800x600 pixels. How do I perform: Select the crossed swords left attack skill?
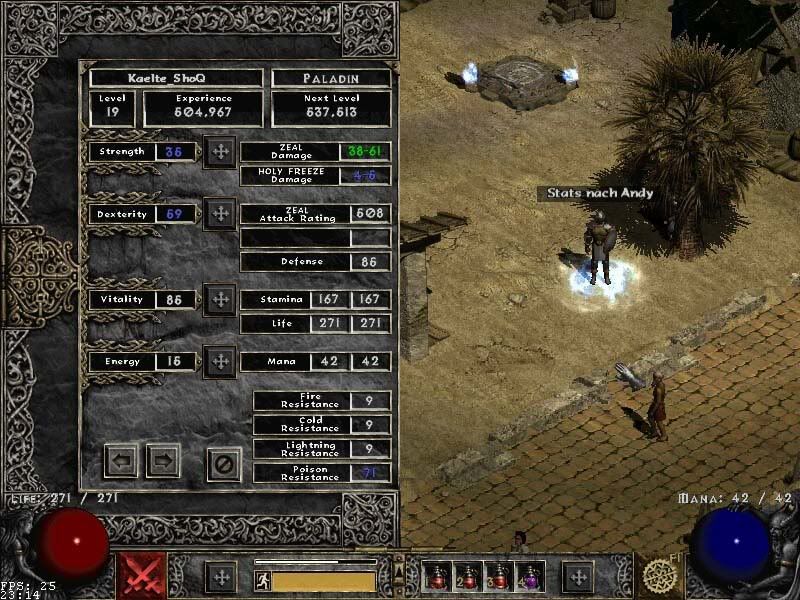142,576
